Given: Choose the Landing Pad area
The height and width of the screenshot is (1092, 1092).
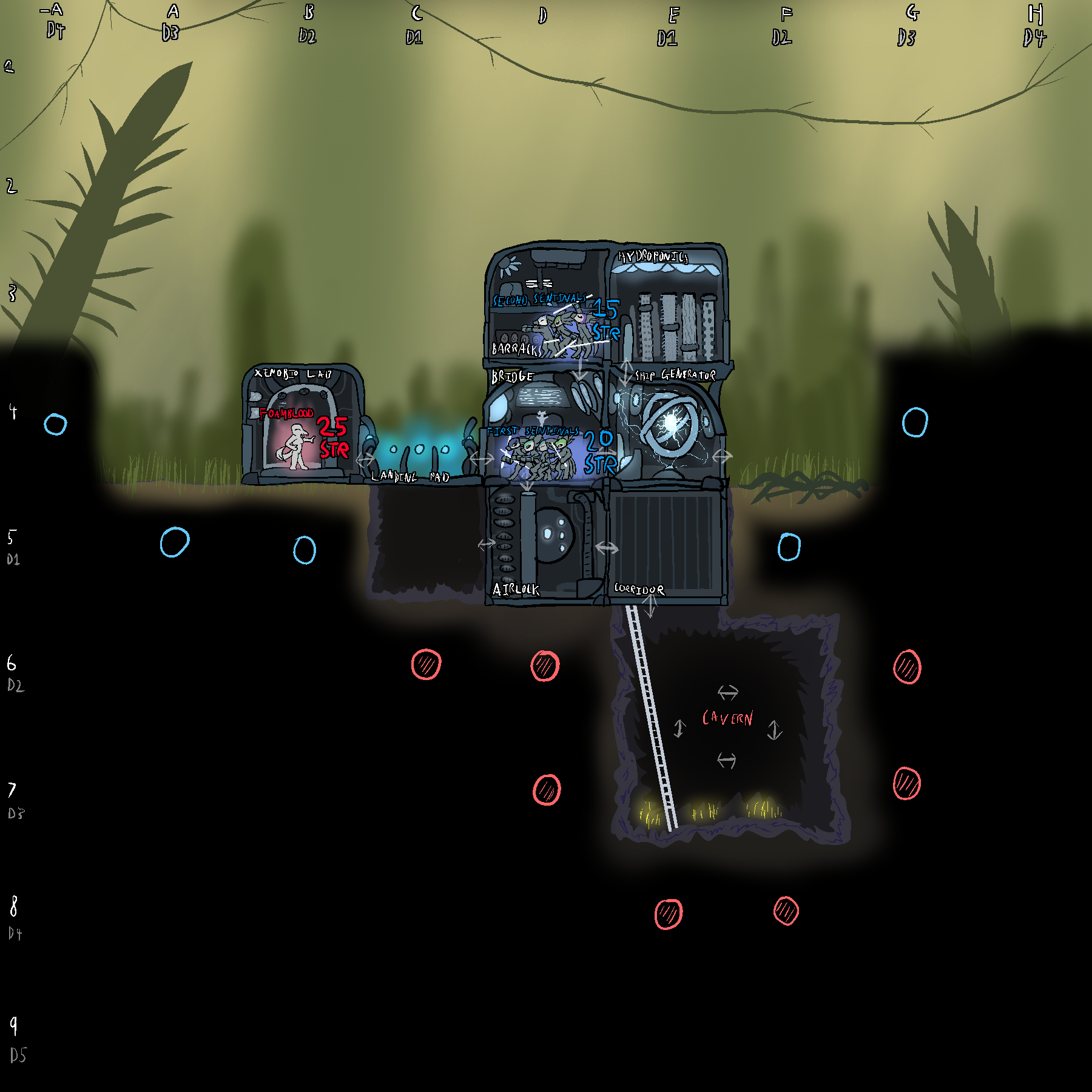Looking at the screenshot, I should [x=419, y=455].
